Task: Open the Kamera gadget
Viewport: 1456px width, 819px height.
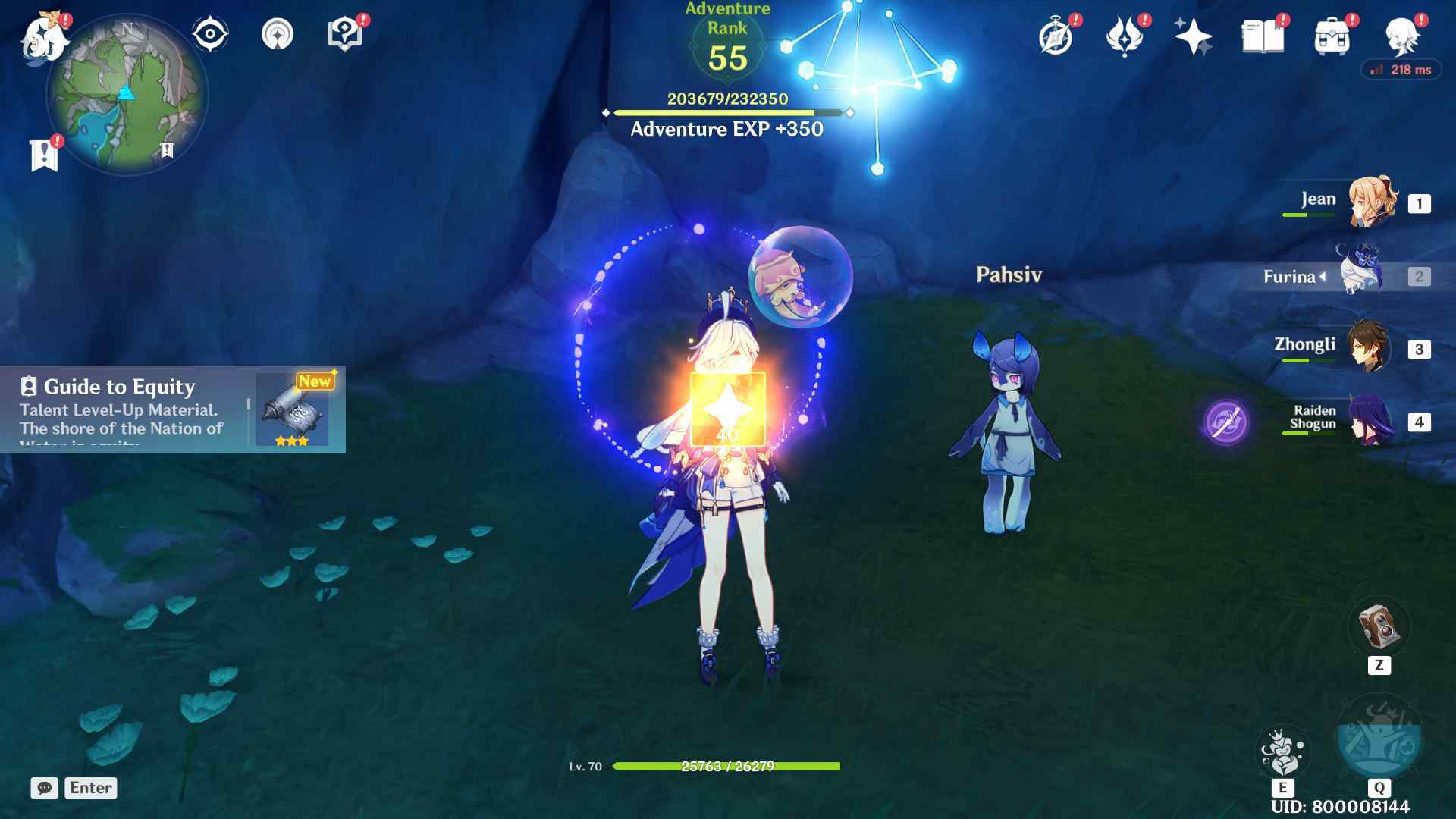Action: (1379, 626)
